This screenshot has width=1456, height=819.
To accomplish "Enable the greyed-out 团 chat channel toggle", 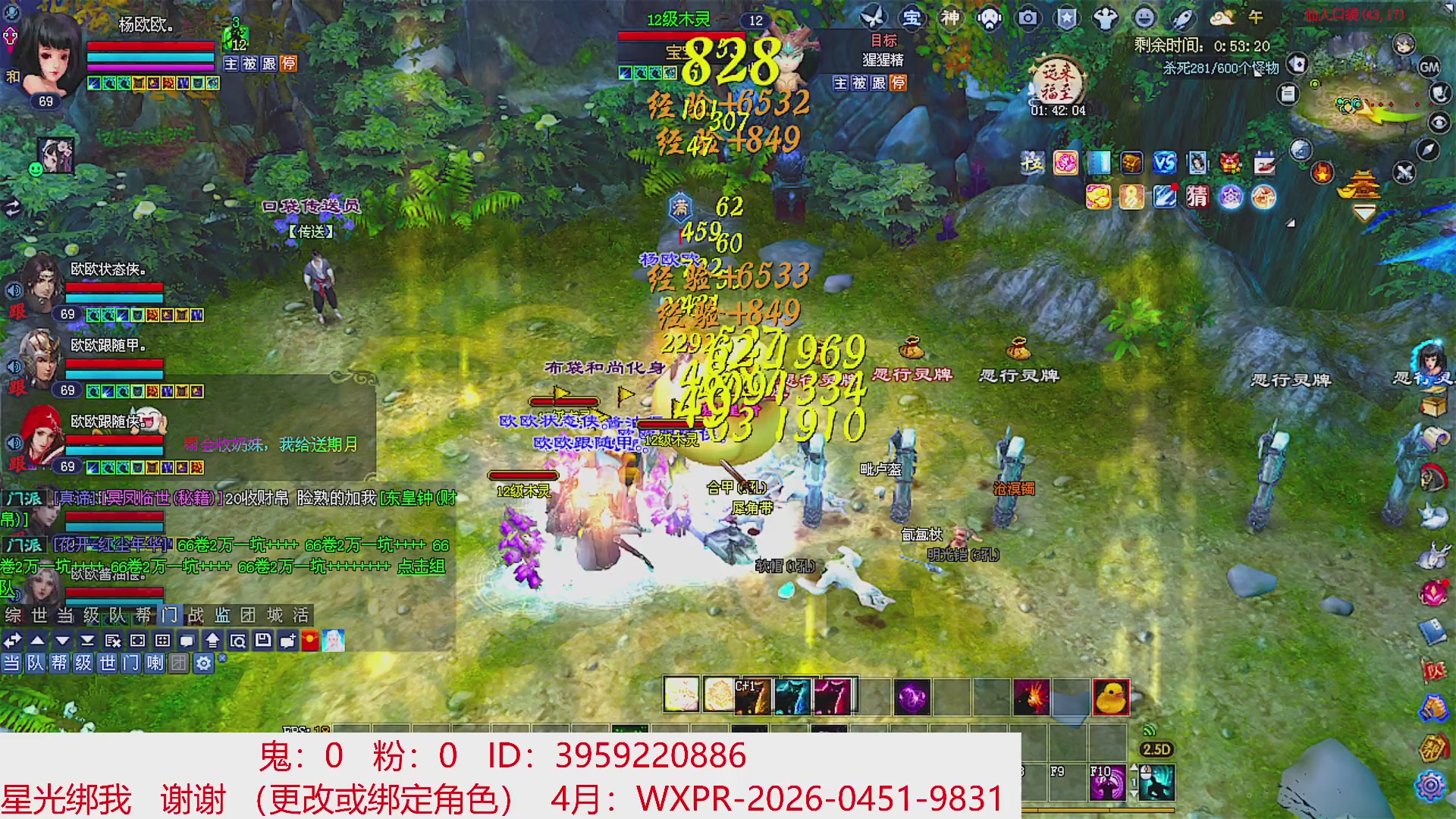I will click(x=179, y=664).
